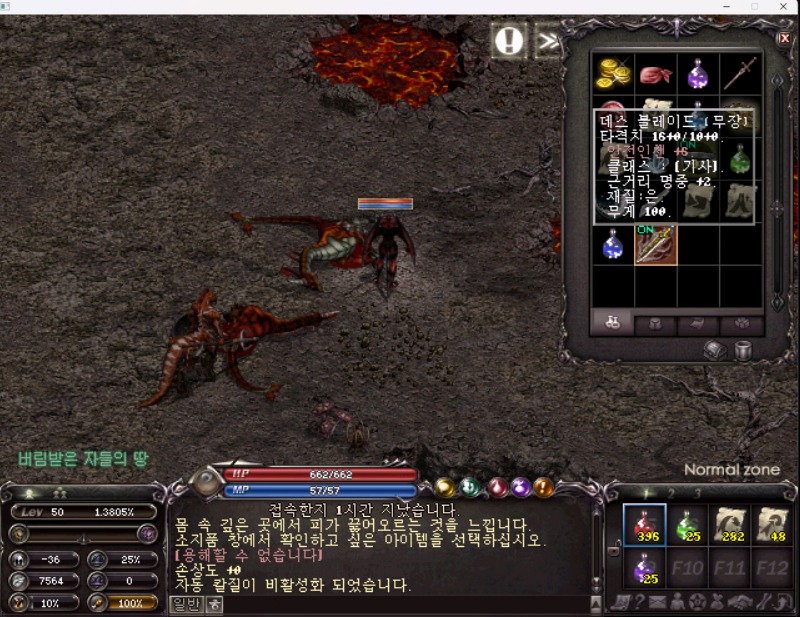
Task: Use the scroll with 48 count
Action: tap(772, 525)
